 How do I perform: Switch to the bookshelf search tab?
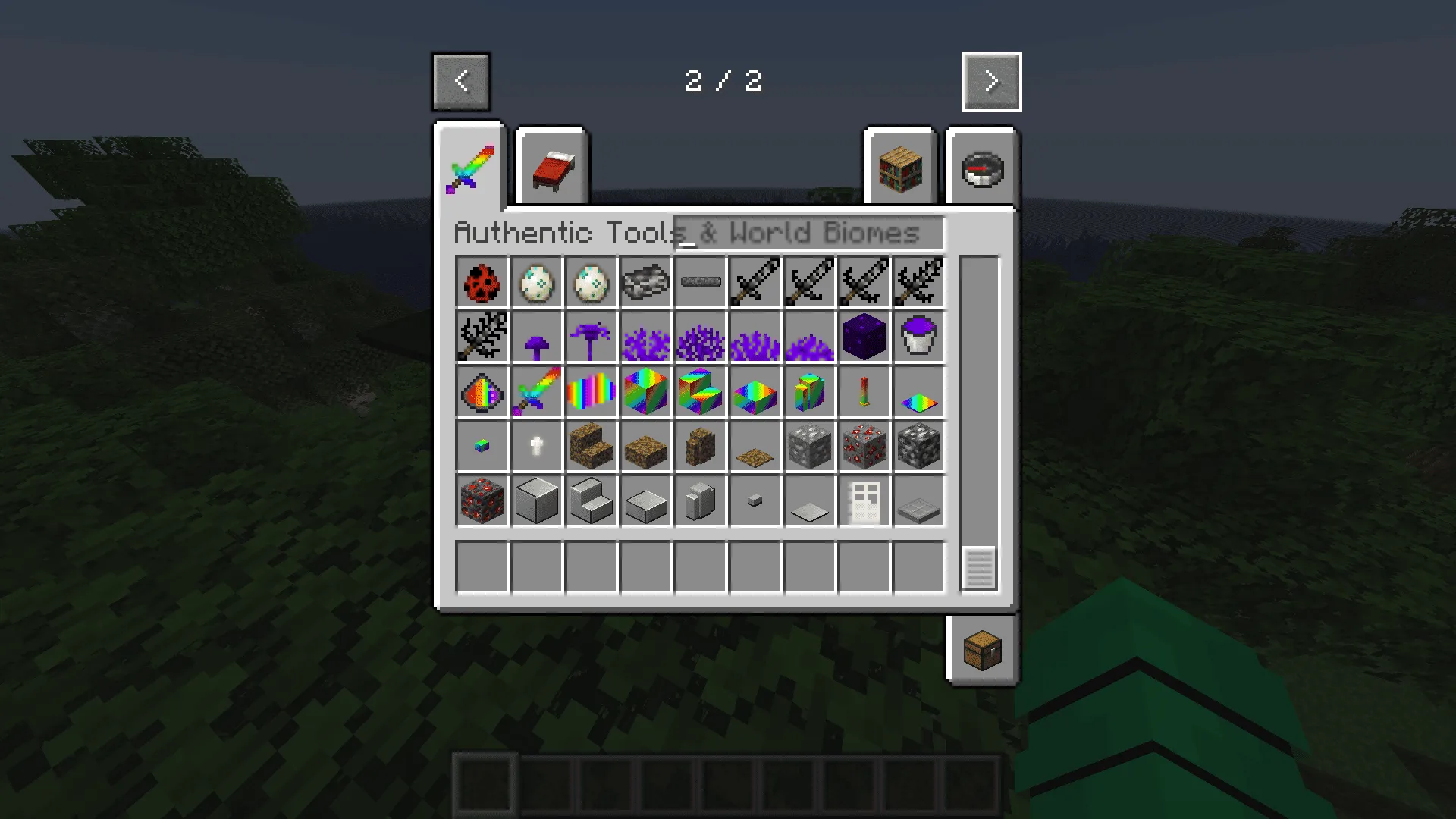899,168
